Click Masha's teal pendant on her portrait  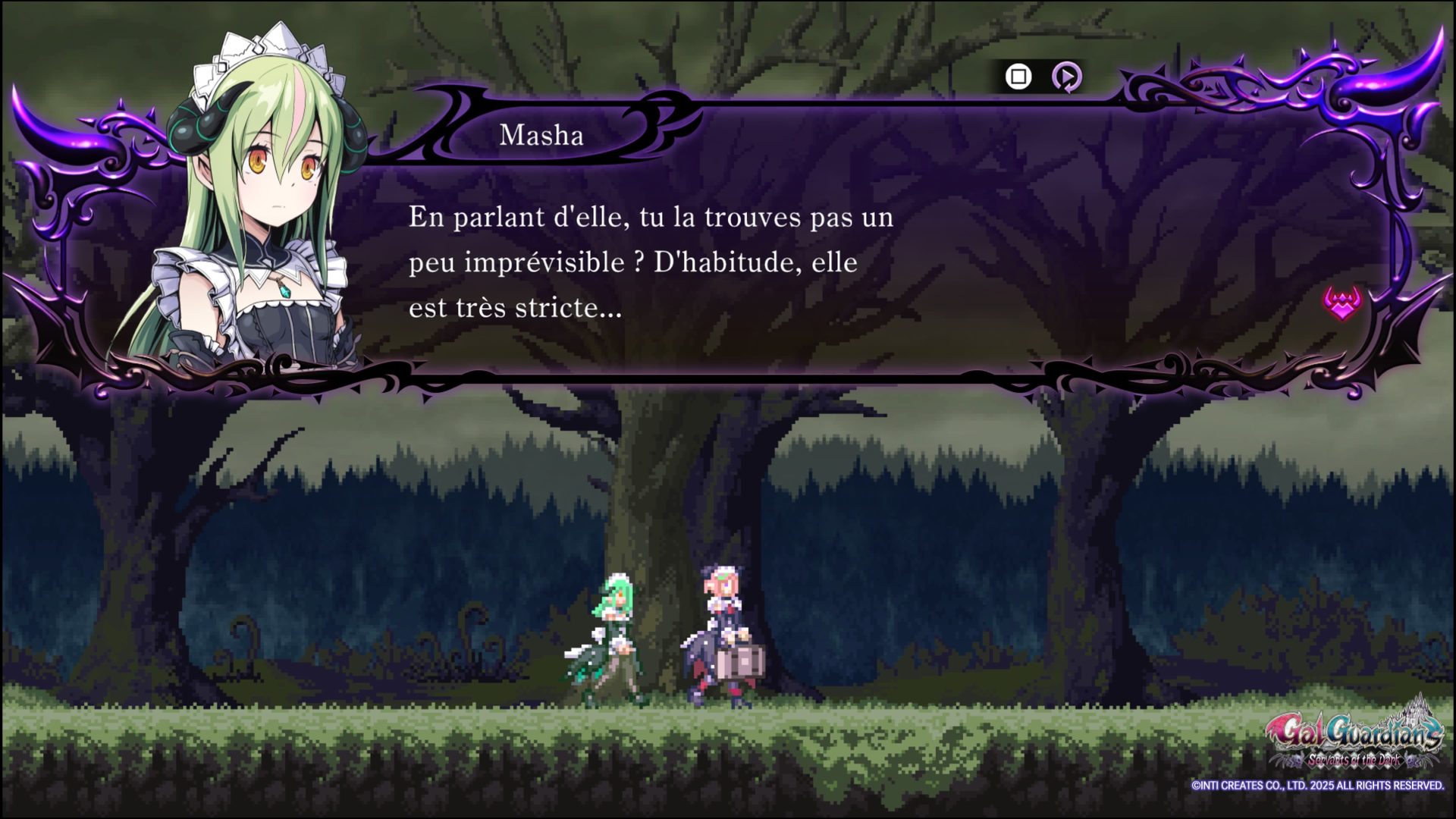(x=286, y=292)
